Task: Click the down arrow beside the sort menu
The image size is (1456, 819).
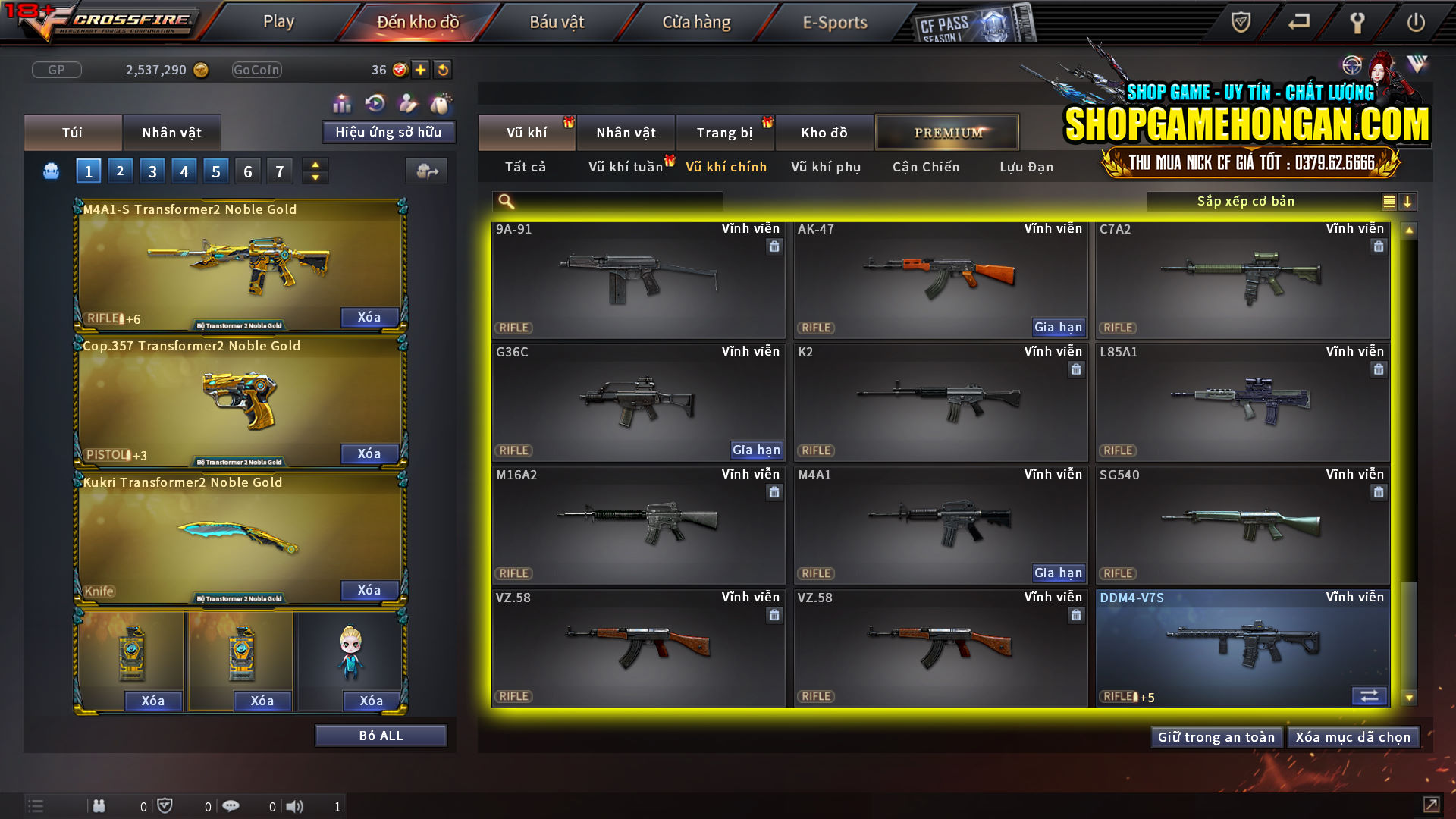Action: point(1408,202)
